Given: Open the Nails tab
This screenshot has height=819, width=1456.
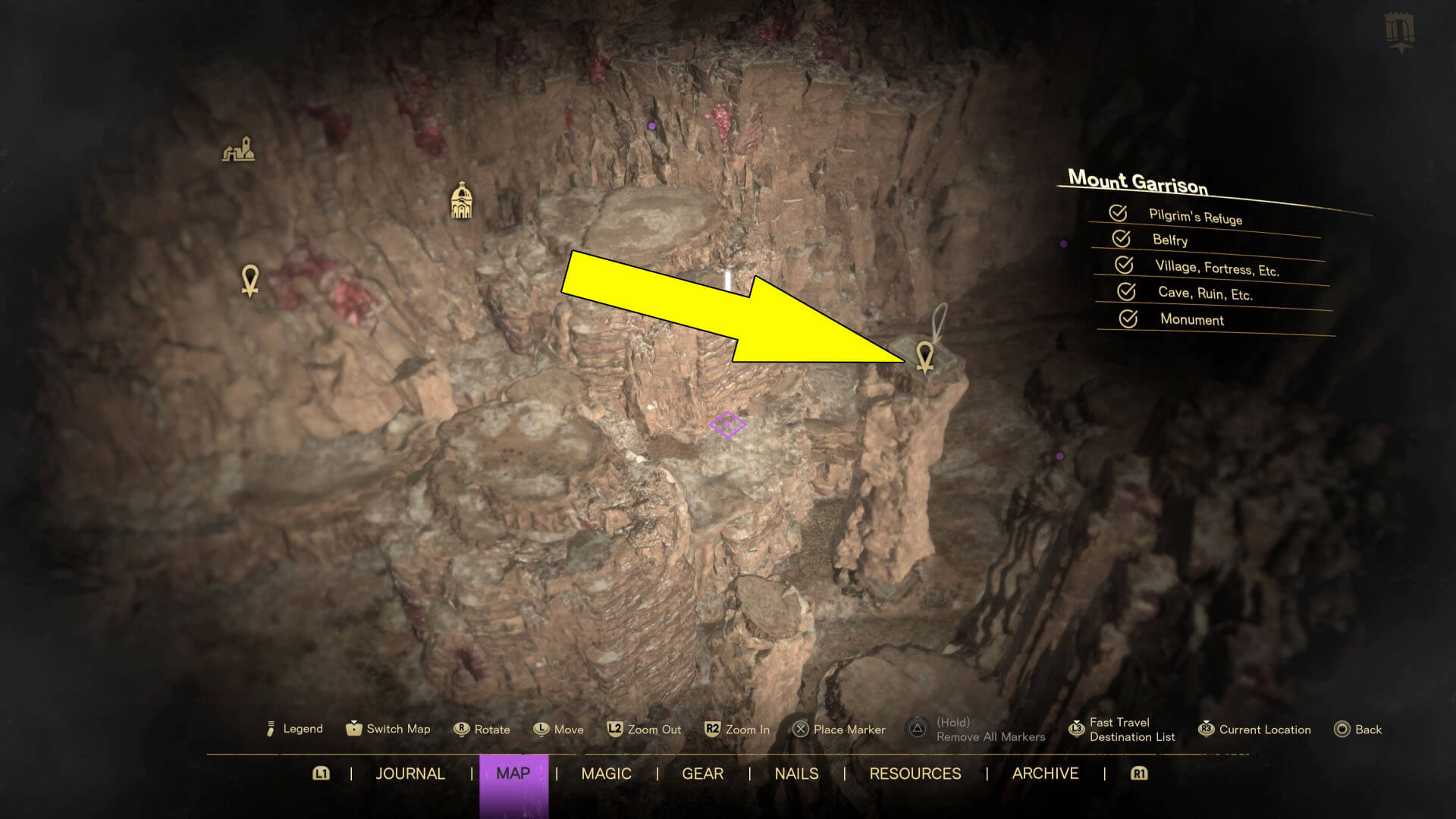Looking at the screenshot, I should [796, 773].
